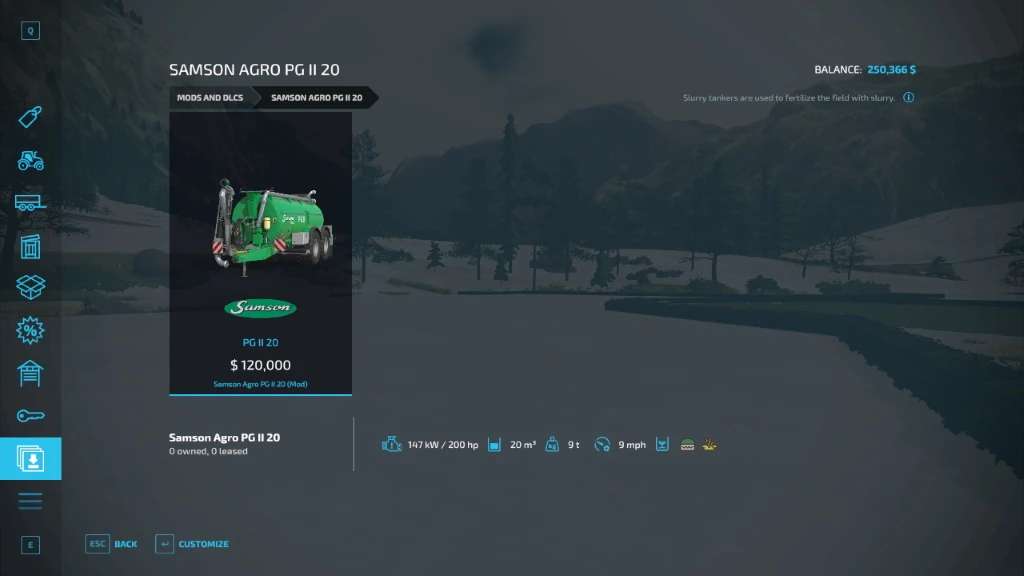Switch to the tractor vehicles category
This screenshot has height=576, width=1024.
tap(30, 160)
